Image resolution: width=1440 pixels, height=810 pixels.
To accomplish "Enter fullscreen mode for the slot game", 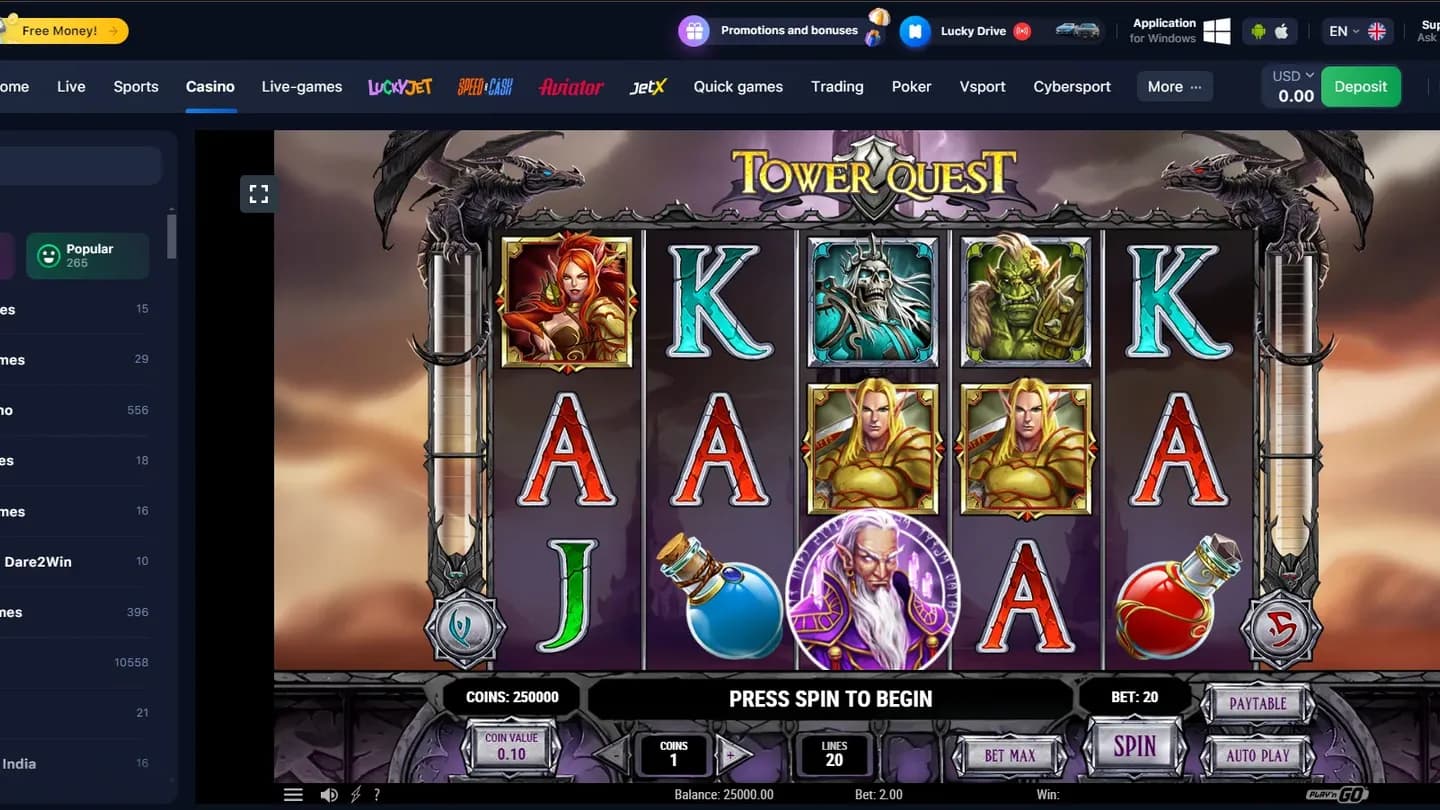I will tap(258, 194).
